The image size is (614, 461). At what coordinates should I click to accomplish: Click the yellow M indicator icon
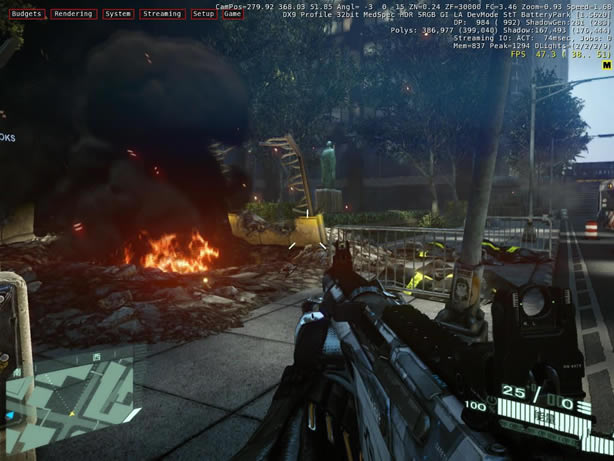coord(607,65)
